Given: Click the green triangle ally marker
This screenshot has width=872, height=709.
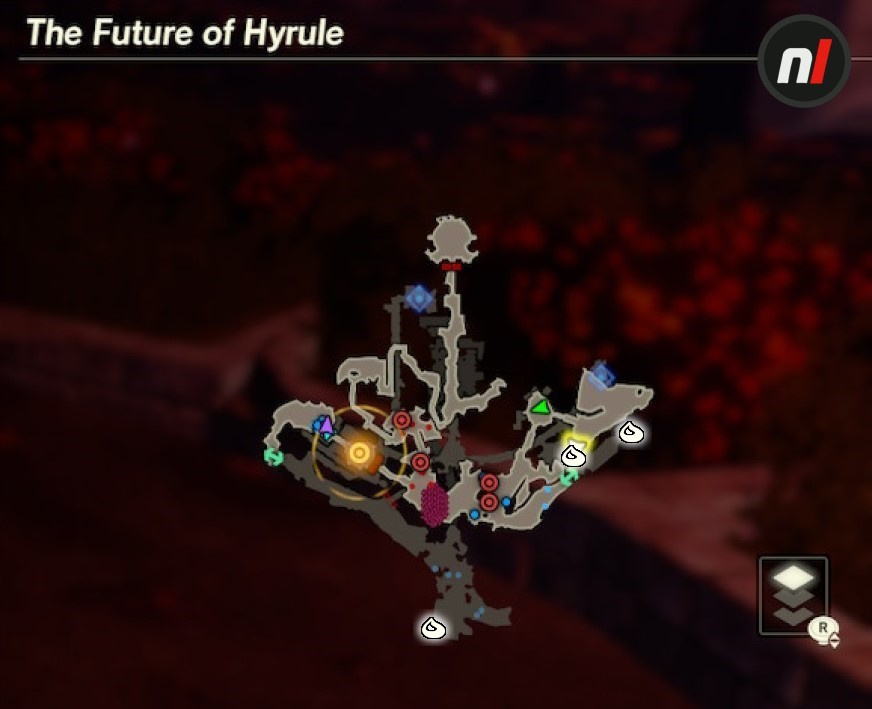Looking at the screenshot, I should (x=540, y=407).
